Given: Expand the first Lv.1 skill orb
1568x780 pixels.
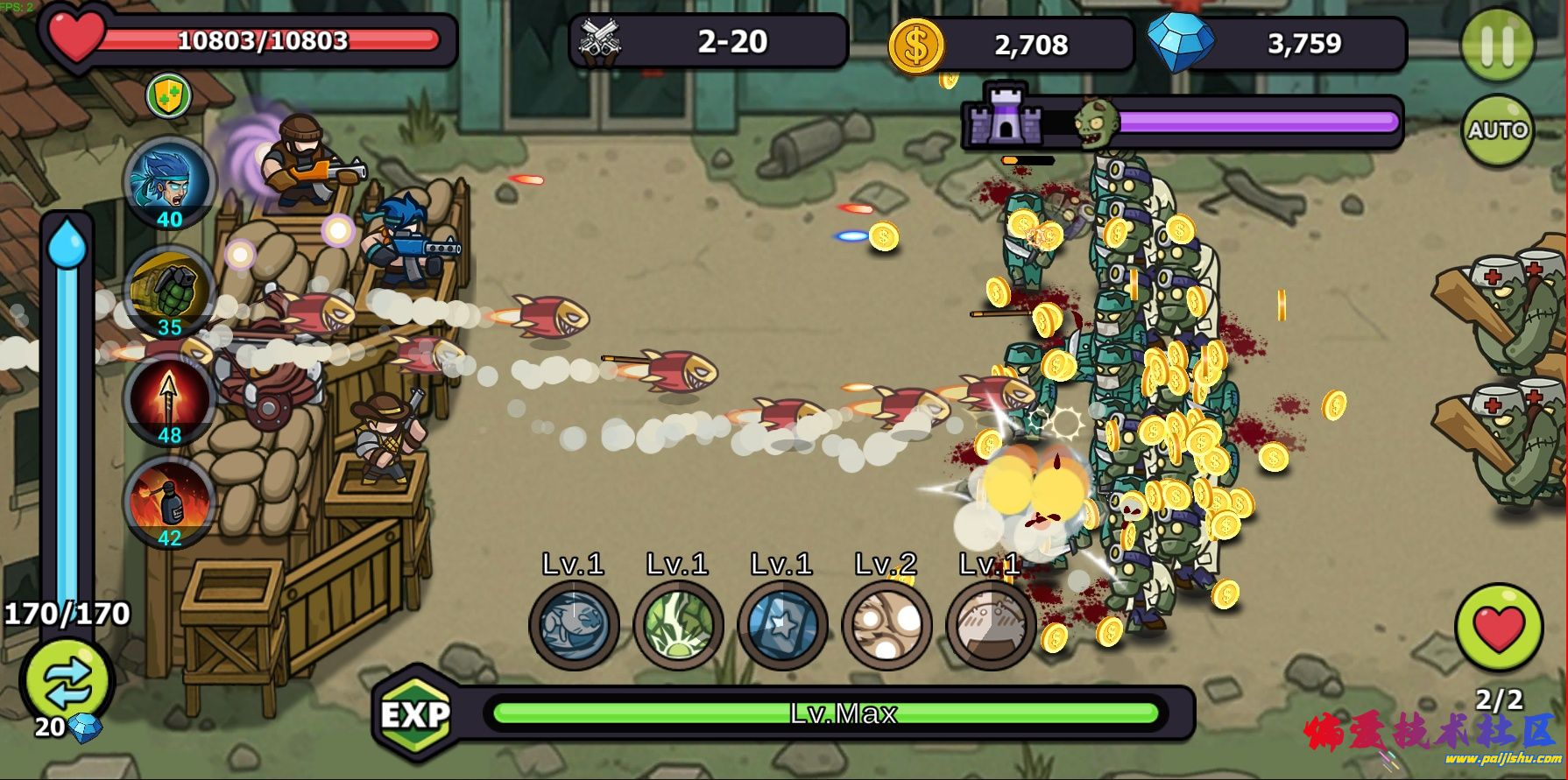Looking at the screenshot, I should coord(574,624).
